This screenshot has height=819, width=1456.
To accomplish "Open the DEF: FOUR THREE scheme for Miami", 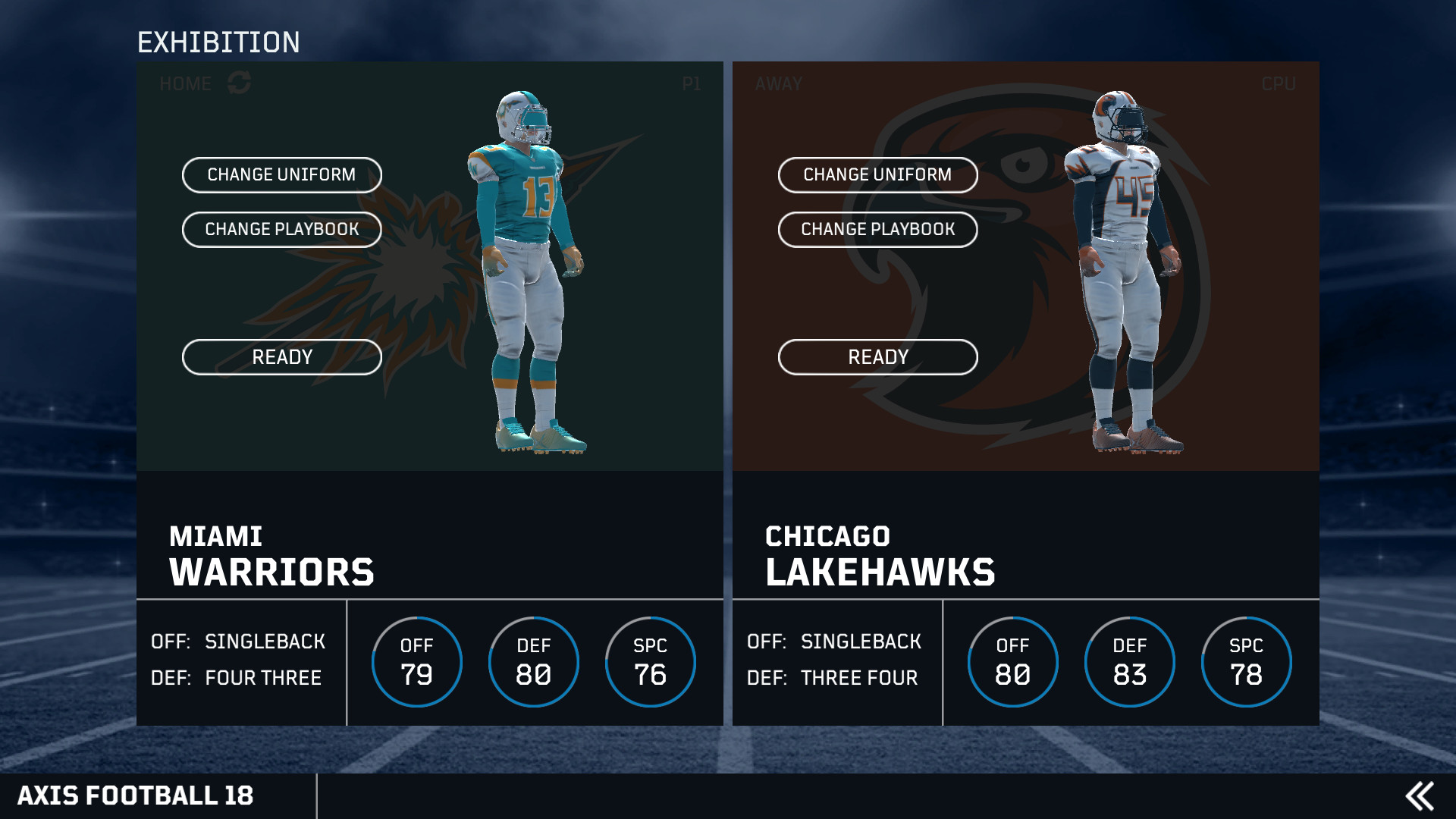I will coord(235,677).
